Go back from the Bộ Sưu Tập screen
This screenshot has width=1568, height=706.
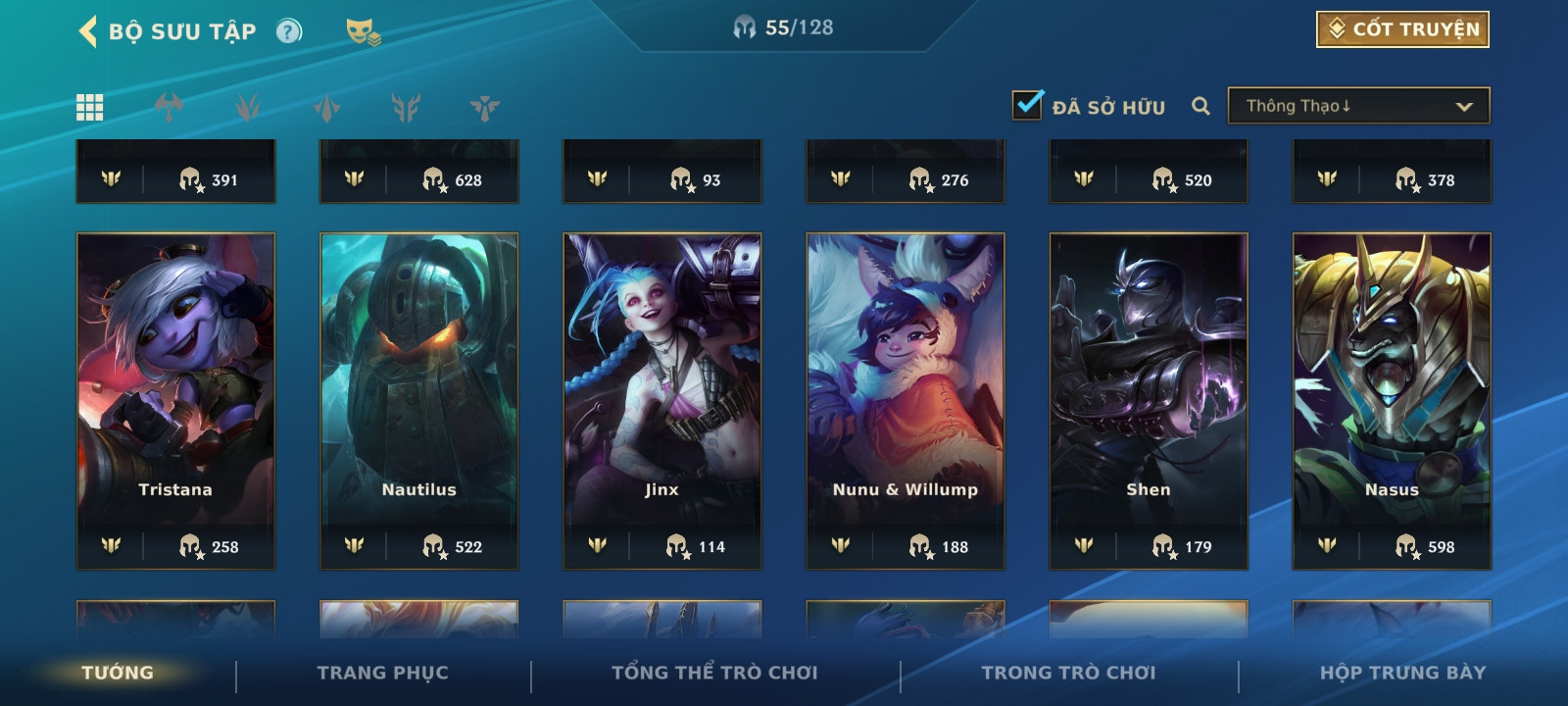(88, 31)
